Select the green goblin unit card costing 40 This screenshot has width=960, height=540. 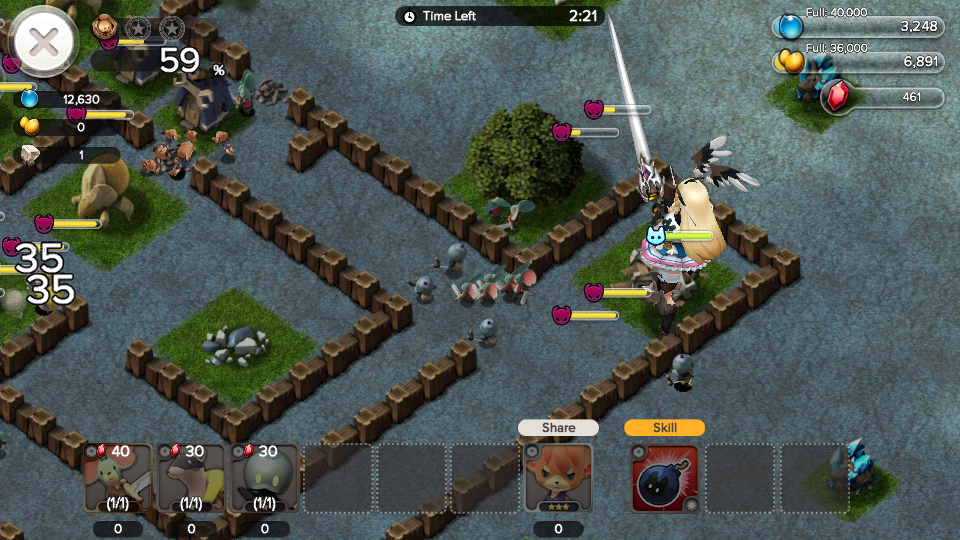(118, 478)
